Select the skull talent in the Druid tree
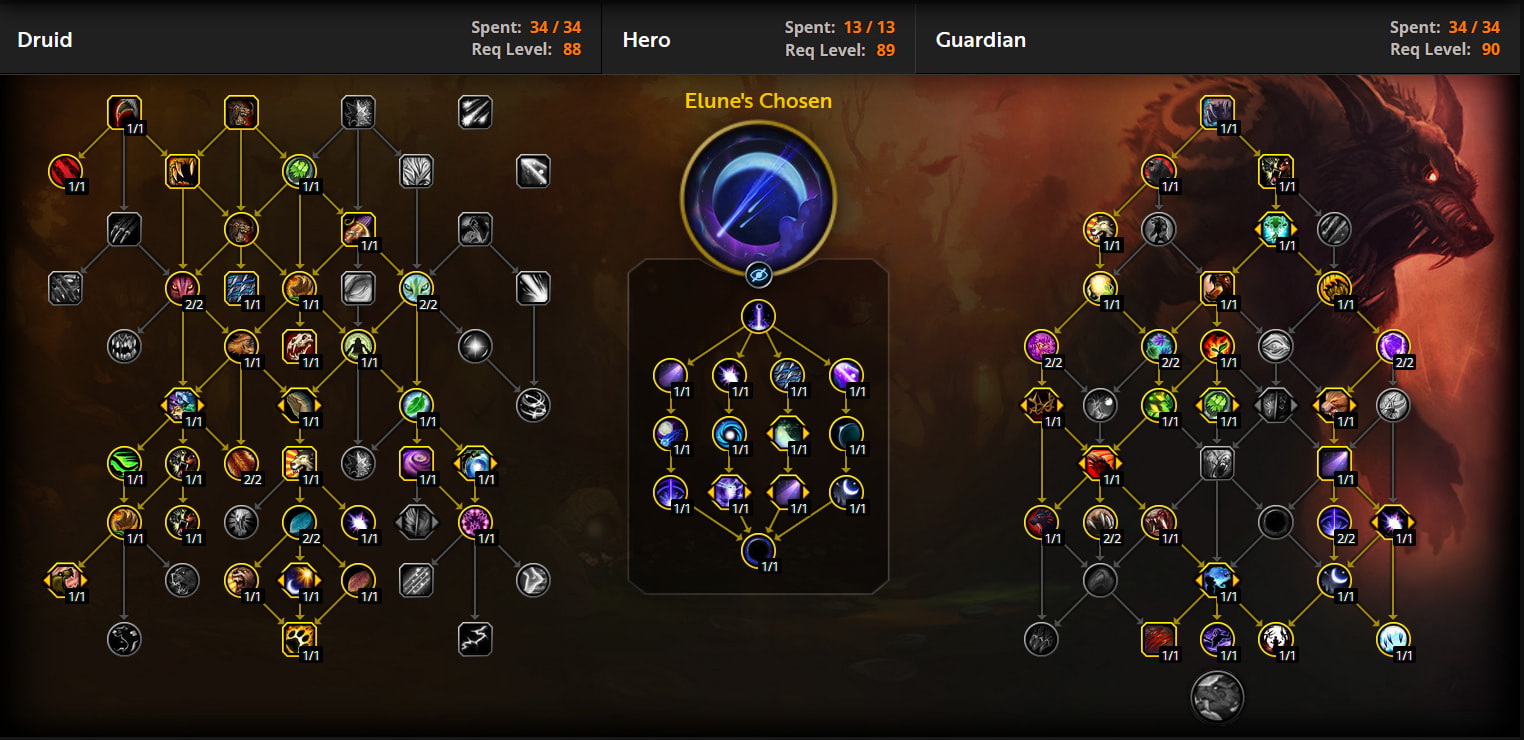The width and height of the screenshot is (1524, 740). click(299, 346)
